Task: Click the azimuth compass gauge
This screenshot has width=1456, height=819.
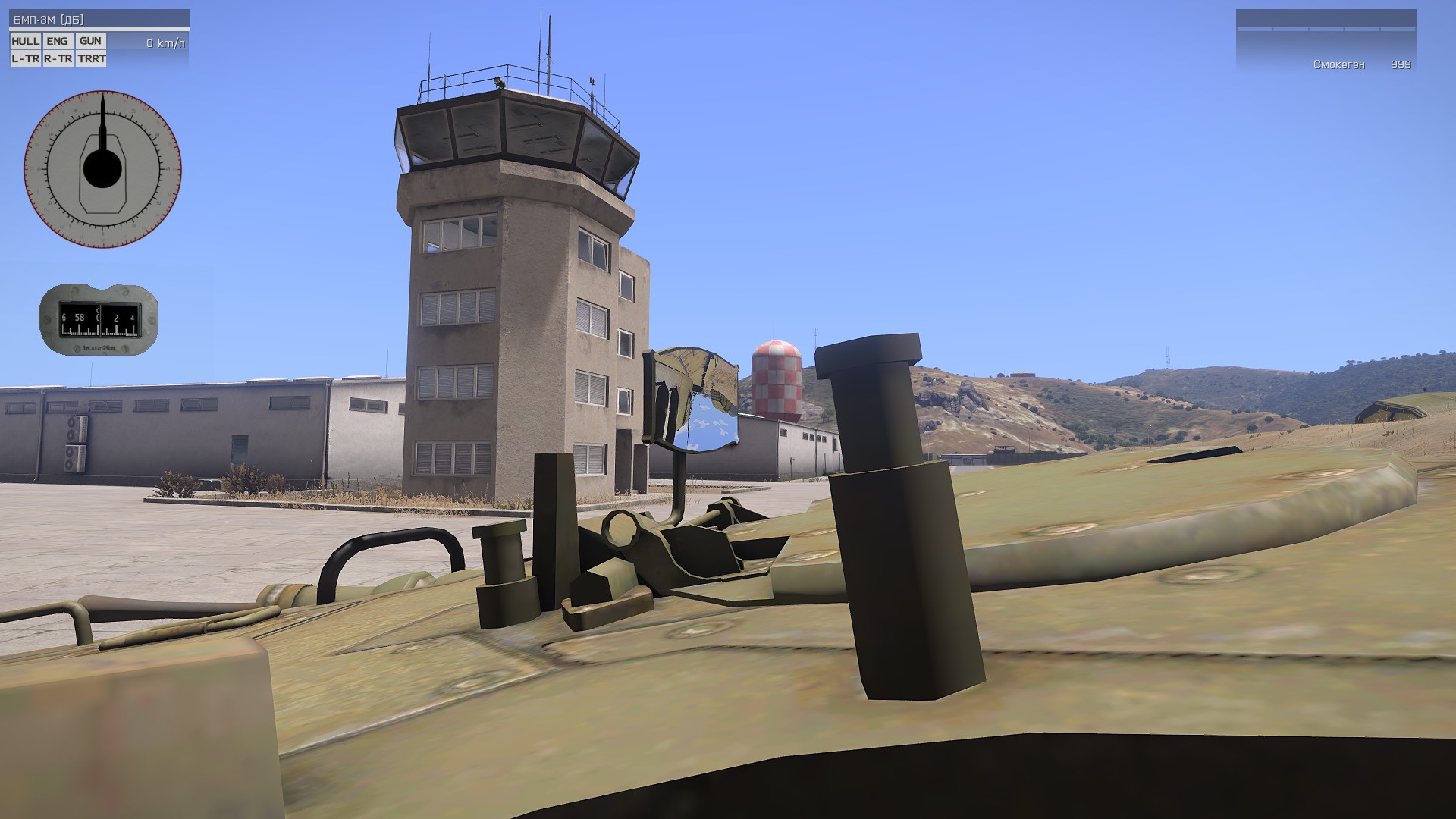Action: coord(99,319)
